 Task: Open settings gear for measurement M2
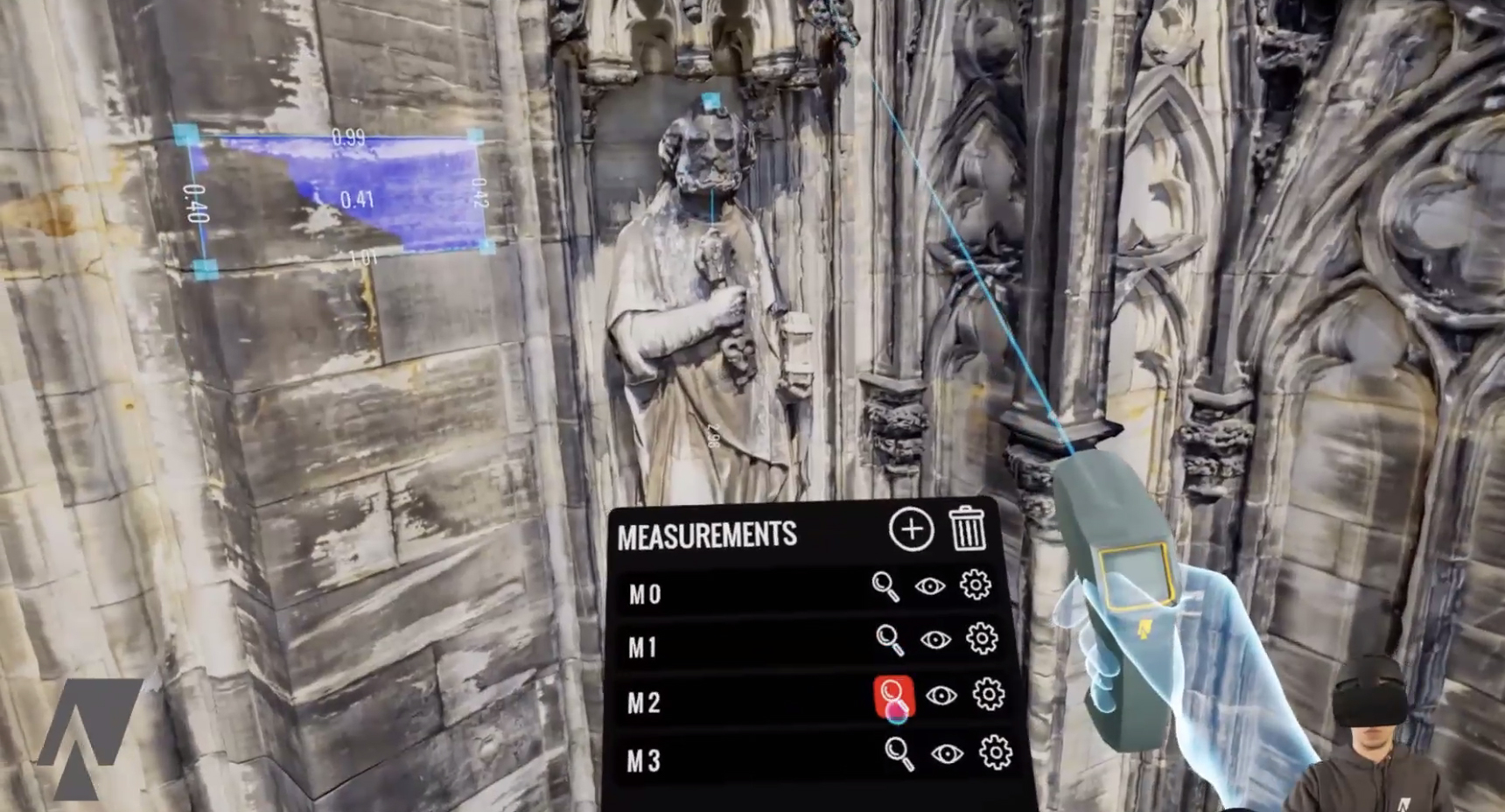click(988, 694)
